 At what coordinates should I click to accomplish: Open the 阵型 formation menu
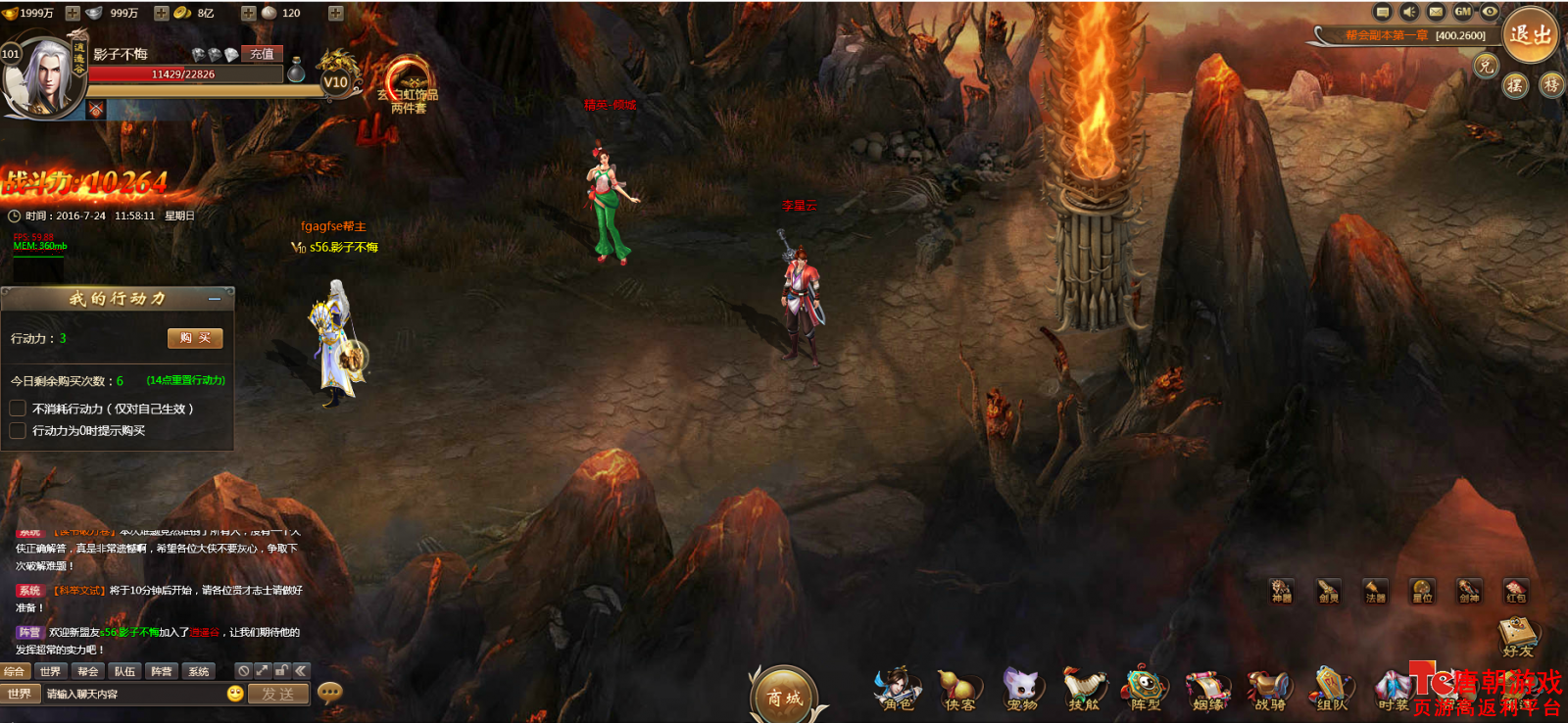coord(1145,690)
